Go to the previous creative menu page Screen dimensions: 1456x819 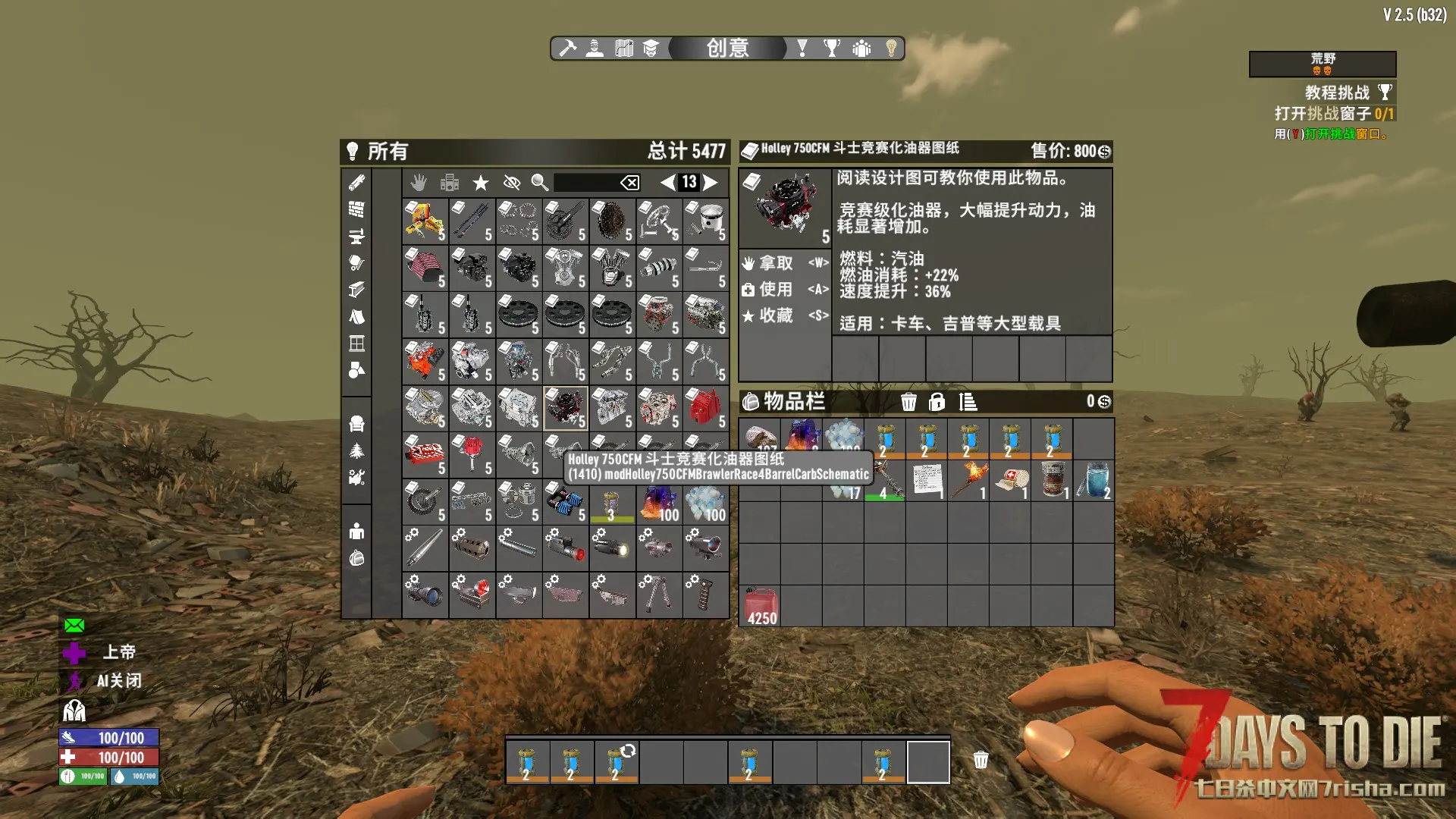(667, 182)
